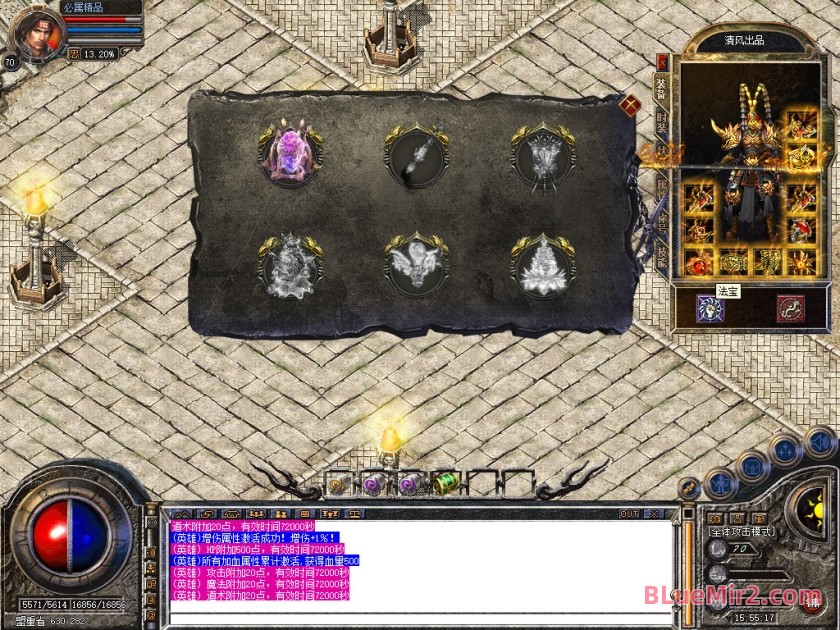Close the chat panel with X button

click(654, 514)
